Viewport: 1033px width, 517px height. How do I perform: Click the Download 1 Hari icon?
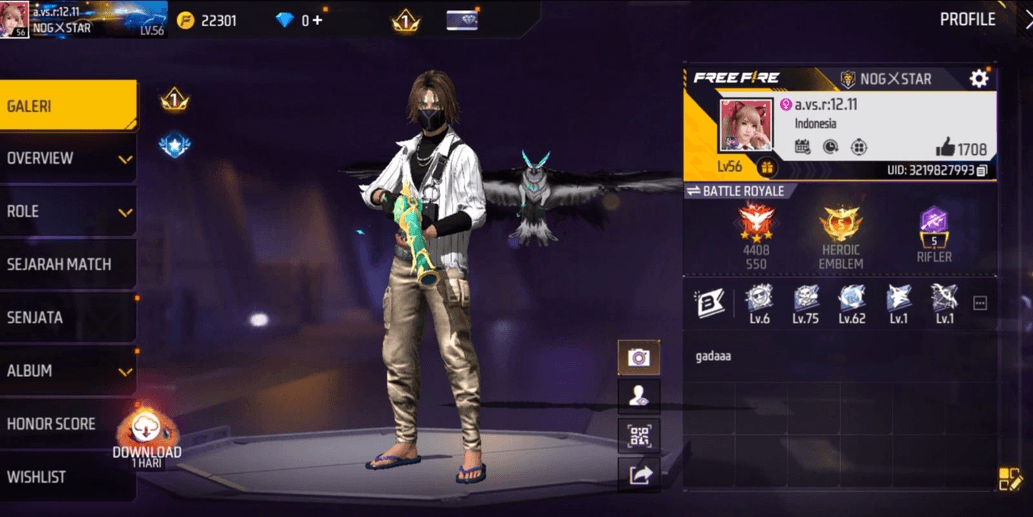[x=147, y=436]
